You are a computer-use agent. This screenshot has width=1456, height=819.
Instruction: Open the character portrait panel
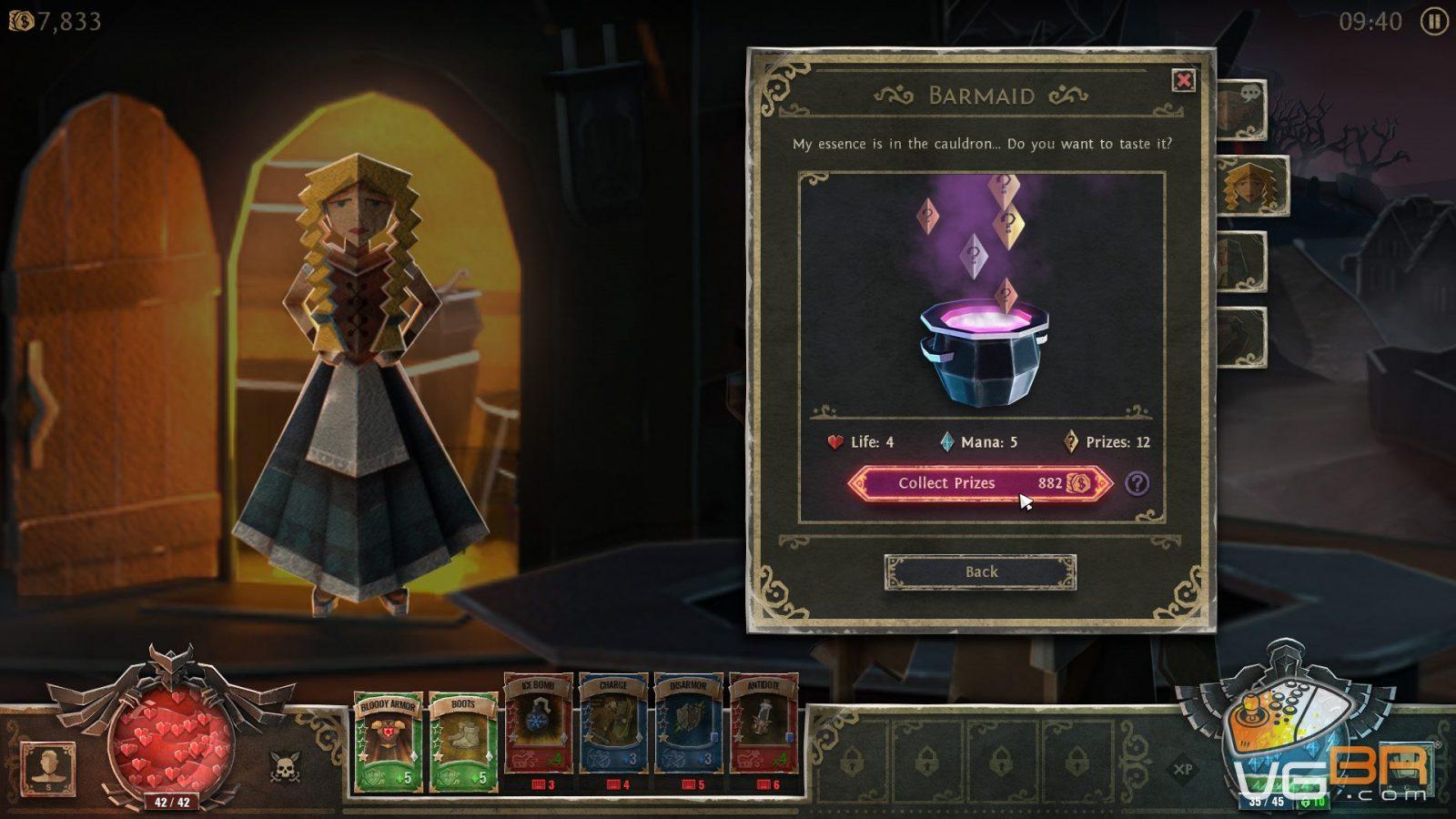(47, 767)
